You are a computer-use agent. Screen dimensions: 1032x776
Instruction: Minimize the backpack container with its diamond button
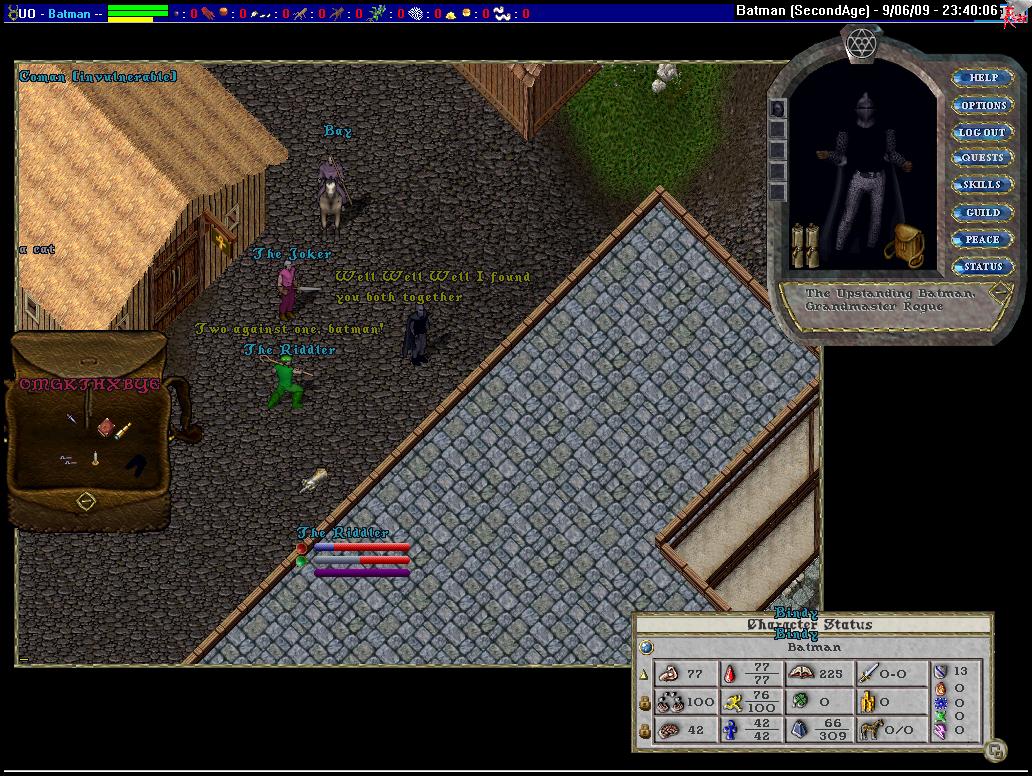[86, 500]
